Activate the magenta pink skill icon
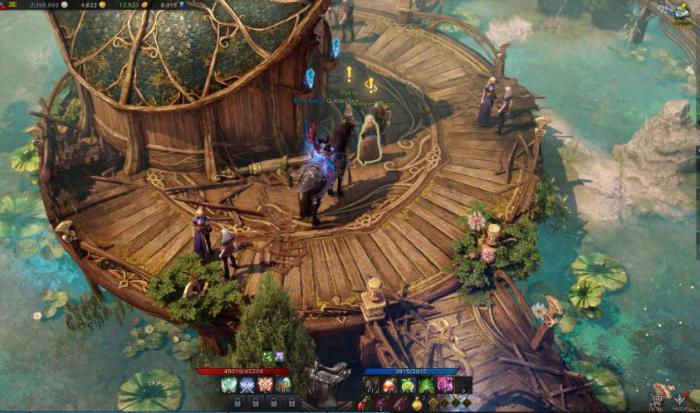The height and width of the screenshot is (413, 700). [x=444, y=385]
